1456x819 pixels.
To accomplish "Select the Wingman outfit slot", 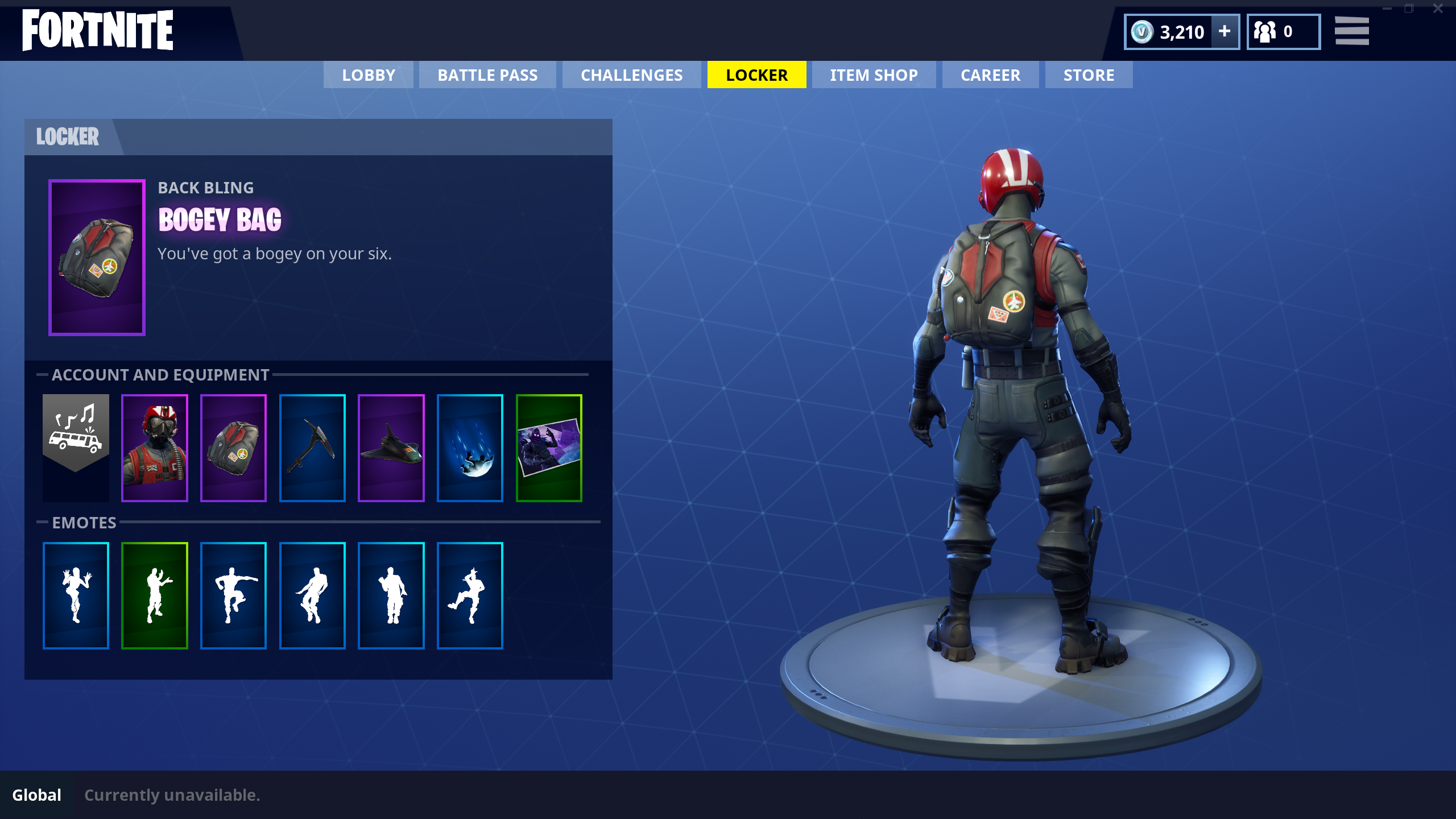I will (x=155, y=448).
